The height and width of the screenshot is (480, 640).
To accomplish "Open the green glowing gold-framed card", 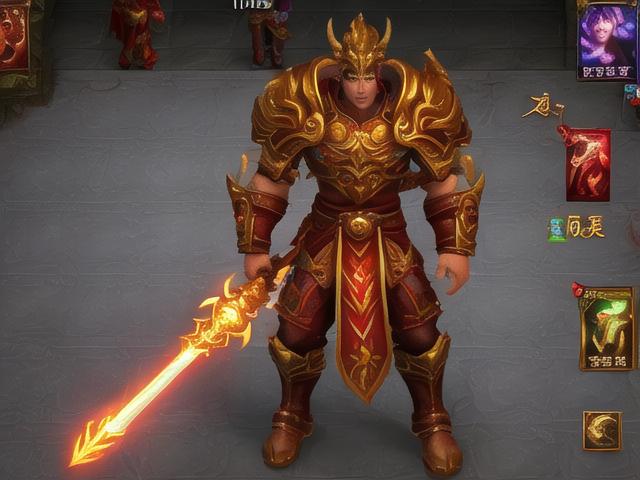I will tap(607, 328).
